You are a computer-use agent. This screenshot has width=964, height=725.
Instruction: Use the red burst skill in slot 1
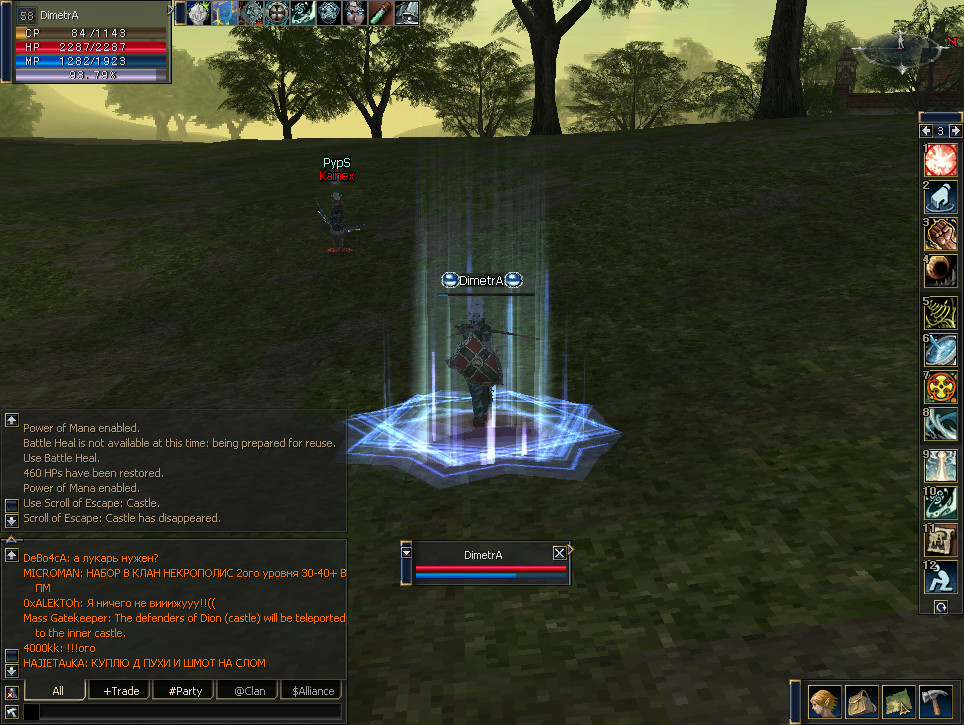pos(941,160)
